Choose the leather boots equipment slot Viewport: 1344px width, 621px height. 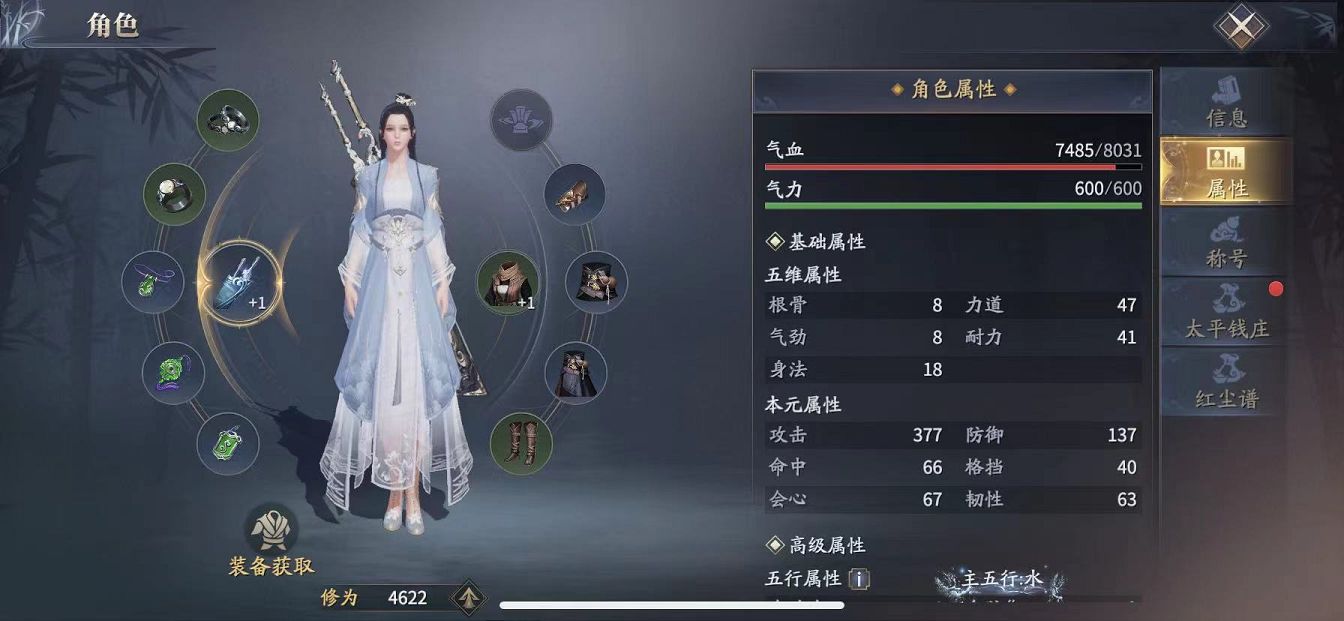click(x=521, y=443)
